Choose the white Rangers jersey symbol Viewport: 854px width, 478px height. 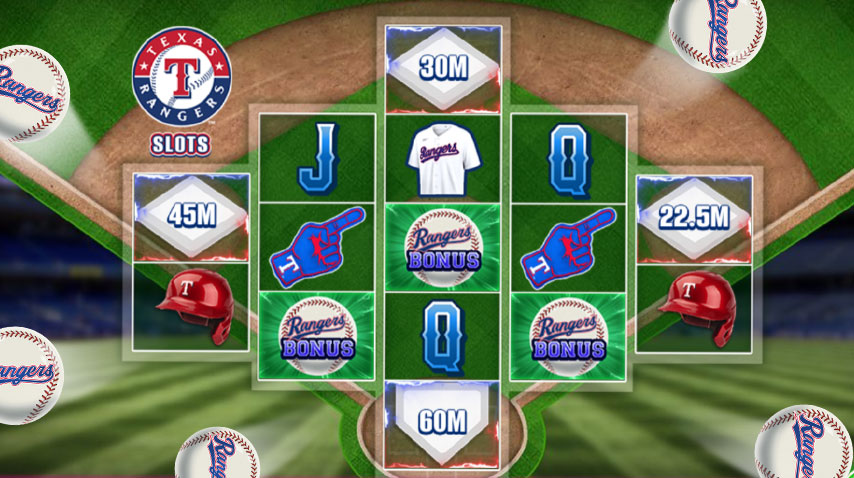[x=443, y=157]
